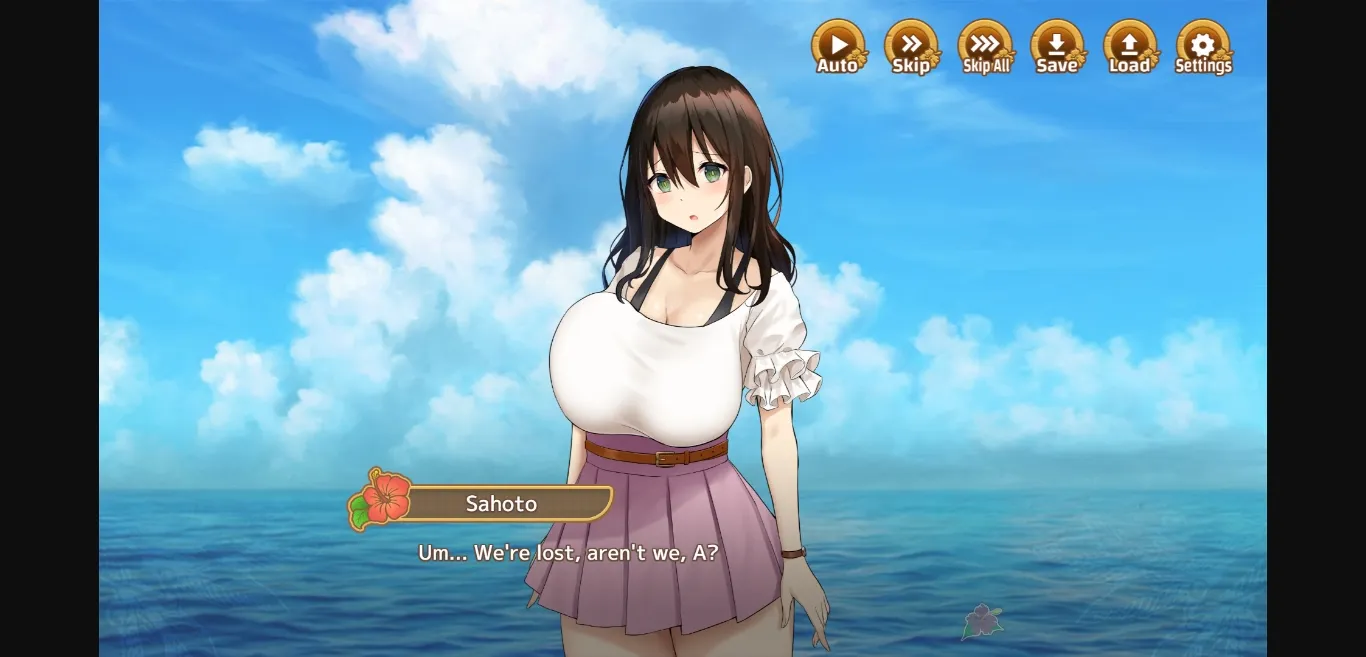This screenshot has width=1366, height=657.
Task: Click the Skip button
Action: tap(911, 47)
